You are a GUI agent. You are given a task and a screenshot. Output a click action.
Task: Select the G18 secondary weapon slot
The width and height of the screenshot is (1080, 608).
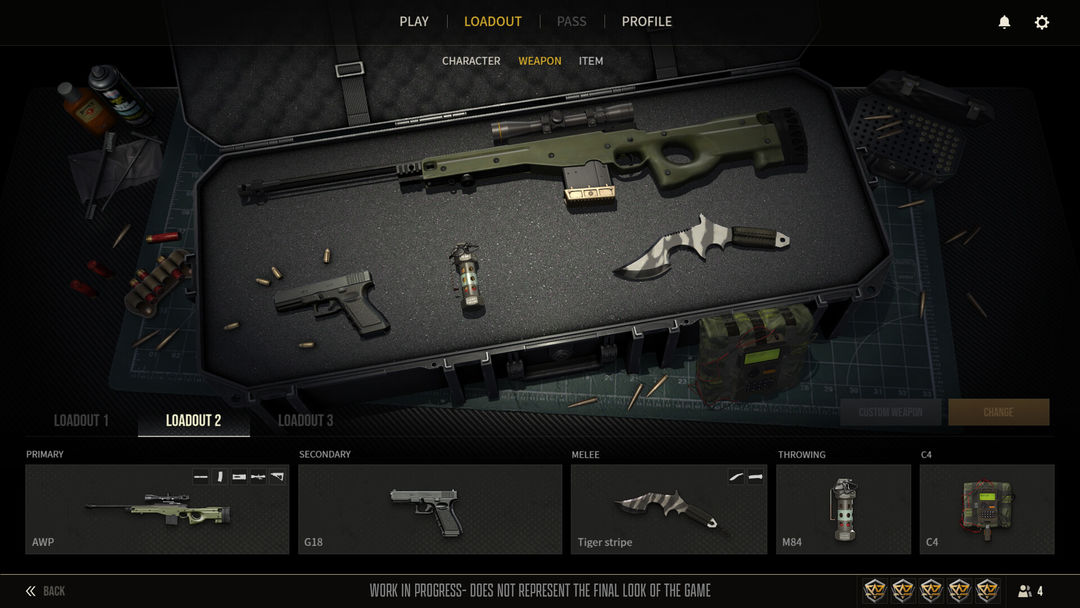tap(430, 509)
